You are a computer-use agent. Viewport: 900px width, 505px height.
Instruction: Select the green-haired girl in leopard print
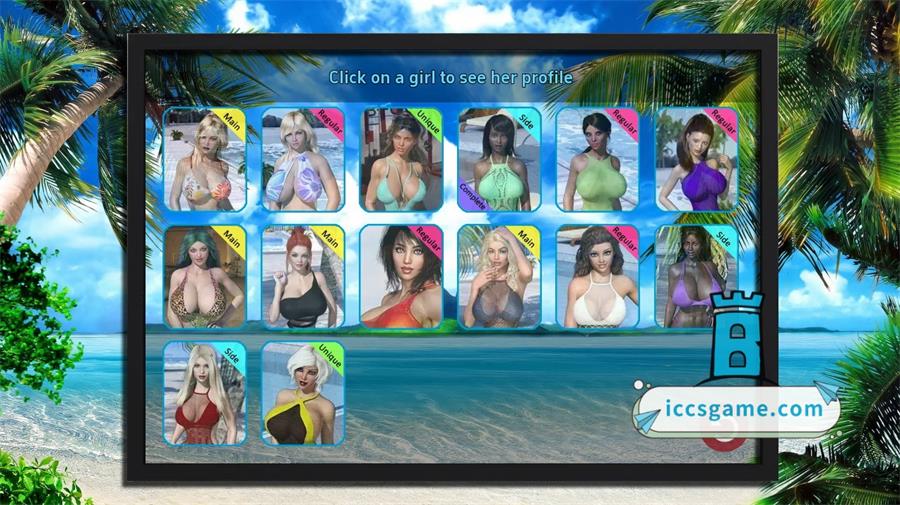tap(204, 277)
